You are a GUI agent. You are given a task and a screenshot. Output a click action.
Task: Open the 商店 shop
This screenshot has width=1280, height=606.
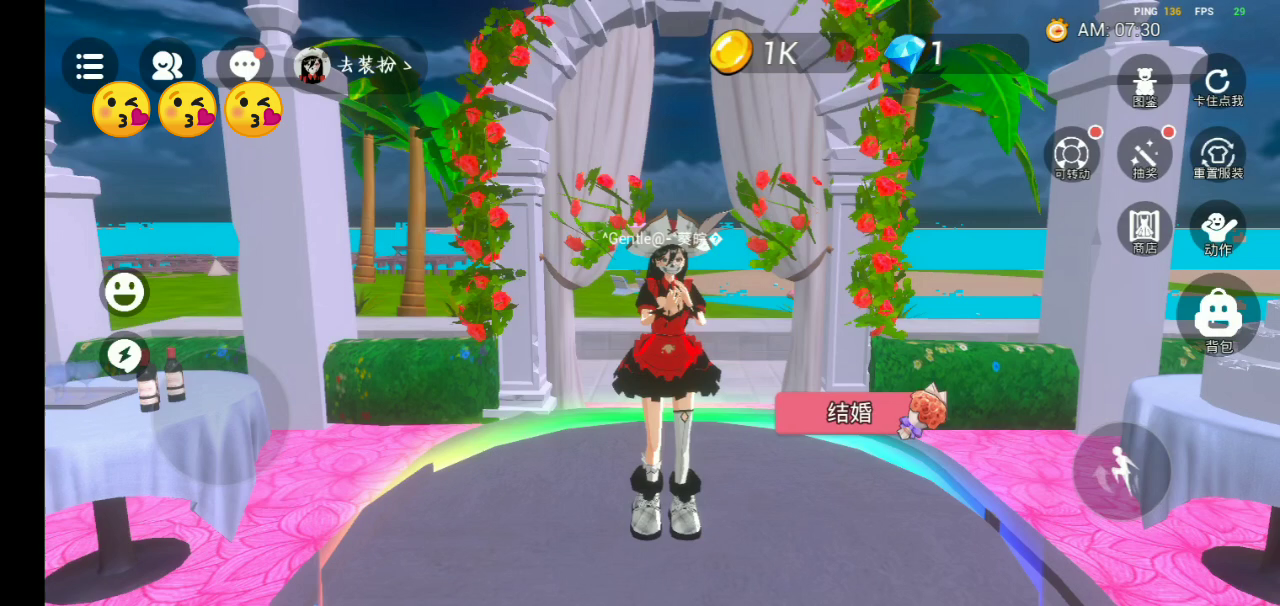(1145, 229)
